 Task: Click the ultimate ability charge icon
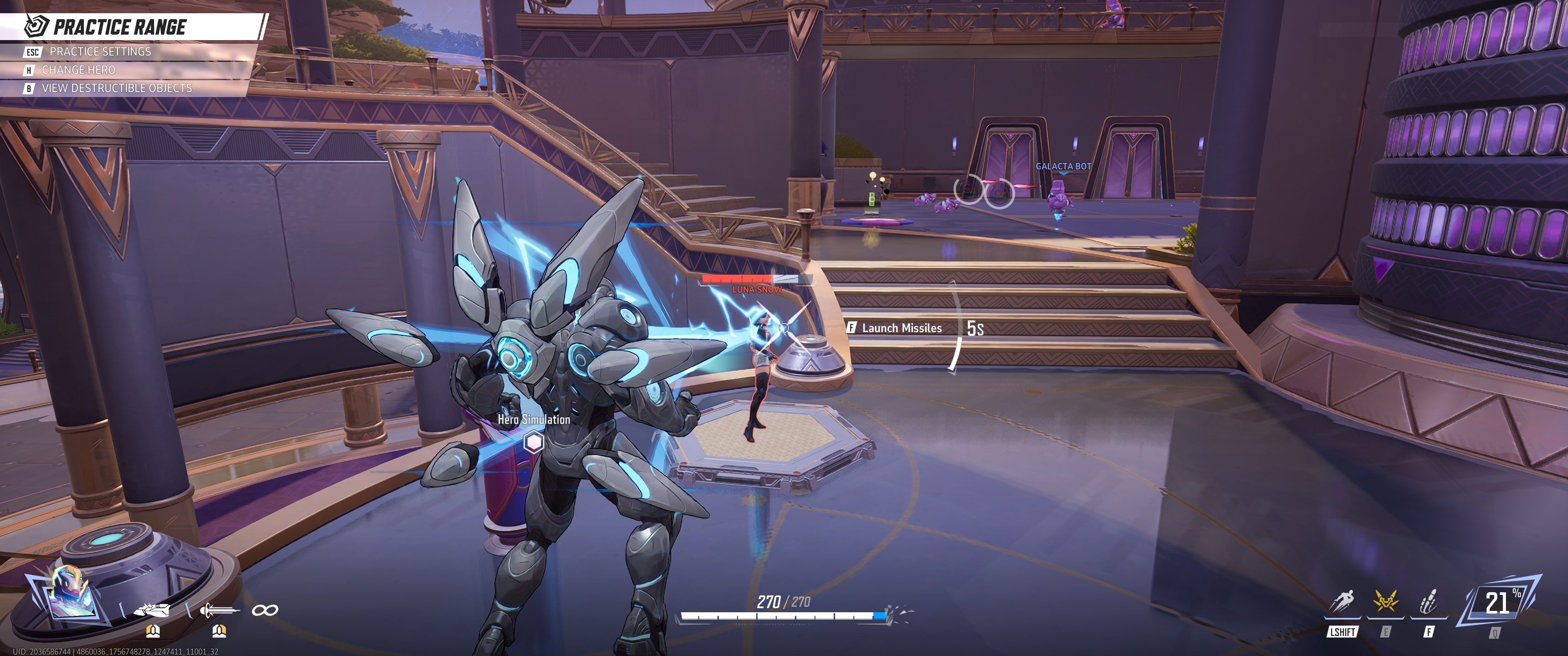tap(1498, 603)
